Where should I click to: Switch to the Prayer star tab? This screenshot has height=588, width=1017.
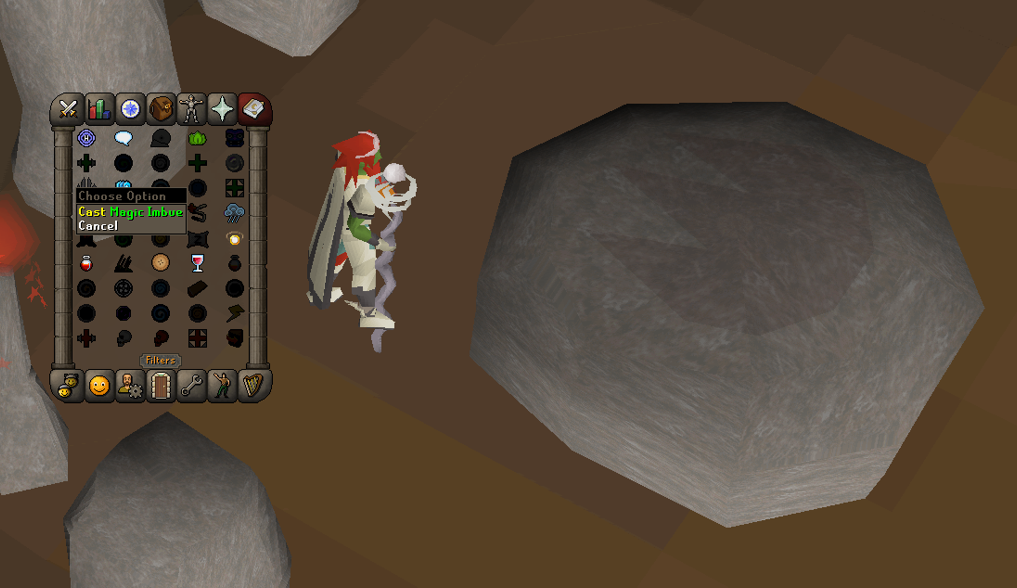click(222, 108)
